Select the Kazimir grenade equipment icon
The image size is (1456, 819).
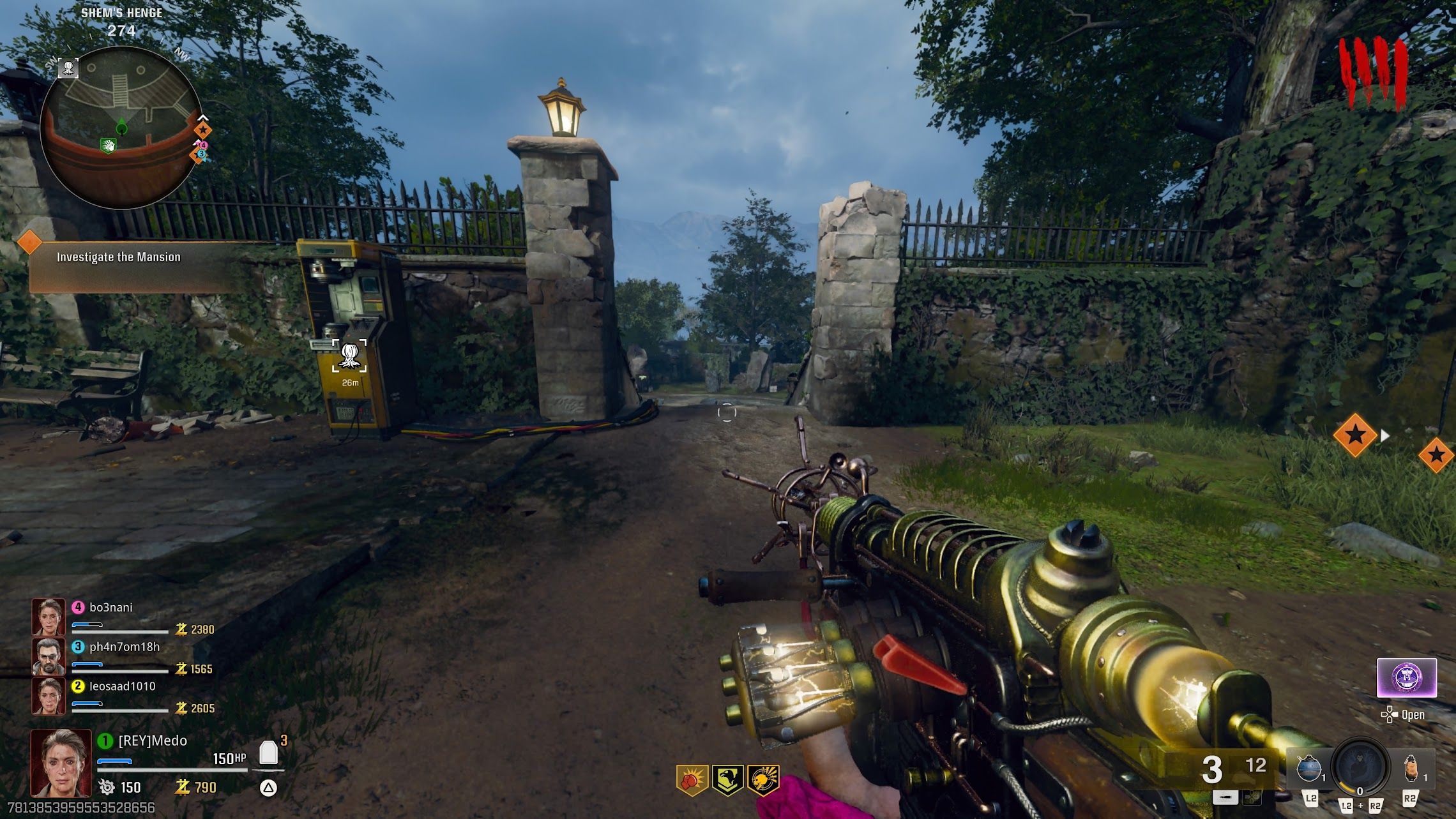[x=1310, y=770]
